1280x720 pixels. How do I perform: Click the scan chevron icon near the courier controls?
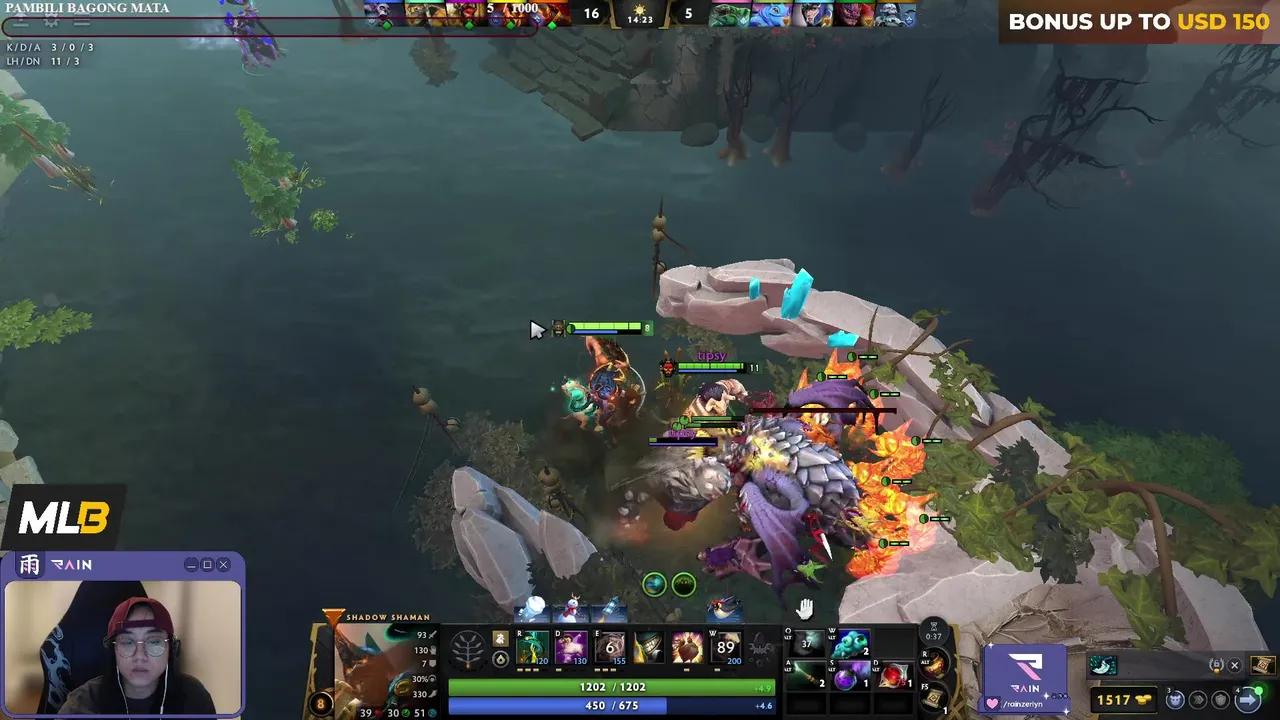(x=1199, y=700)
